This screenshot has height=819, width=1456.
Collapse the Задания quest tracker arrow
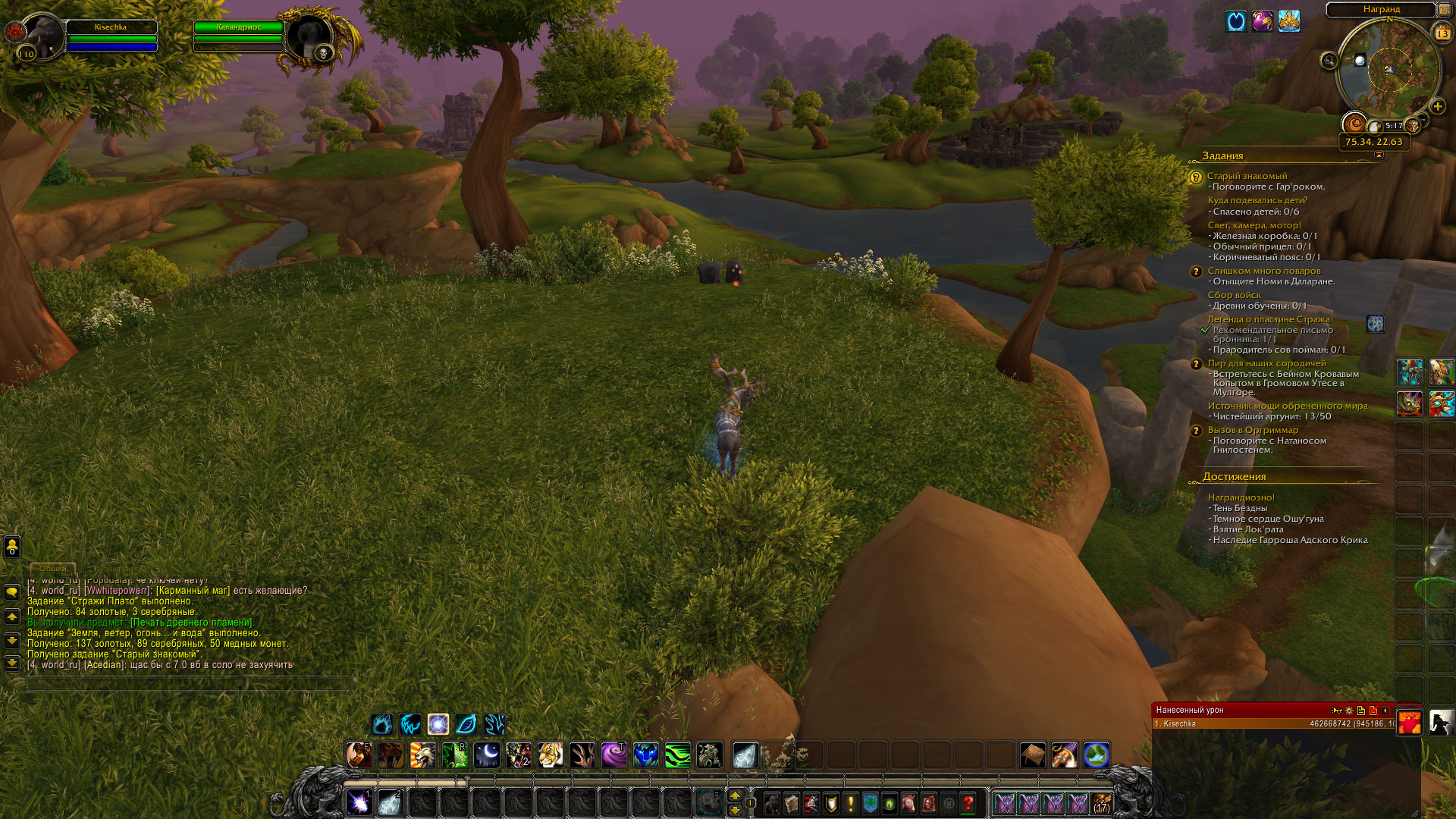tap(1379, 155)
